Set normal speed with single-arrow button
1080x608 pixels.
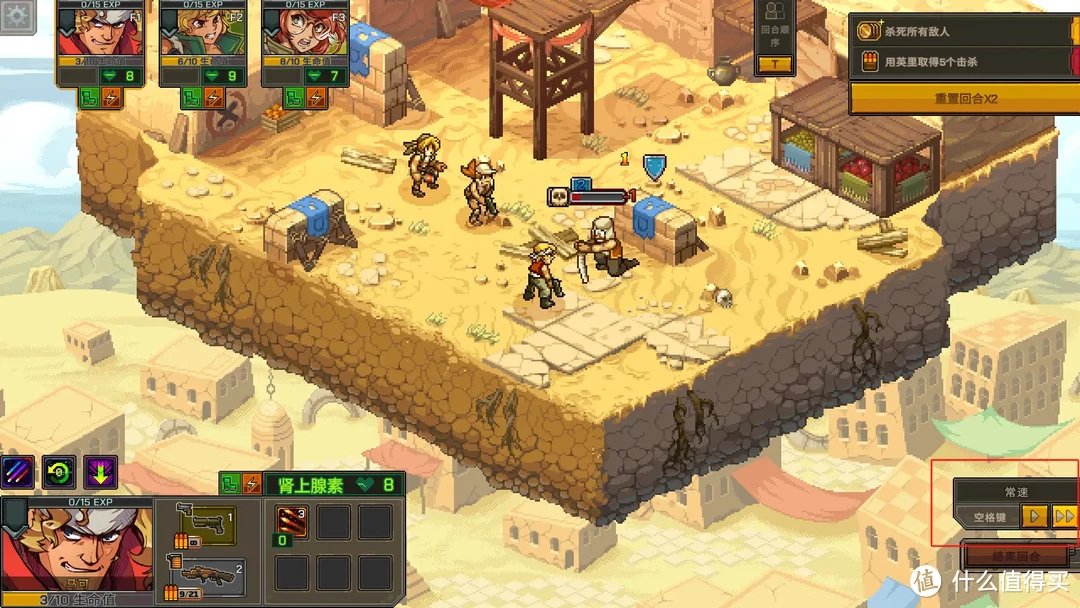1036,517
